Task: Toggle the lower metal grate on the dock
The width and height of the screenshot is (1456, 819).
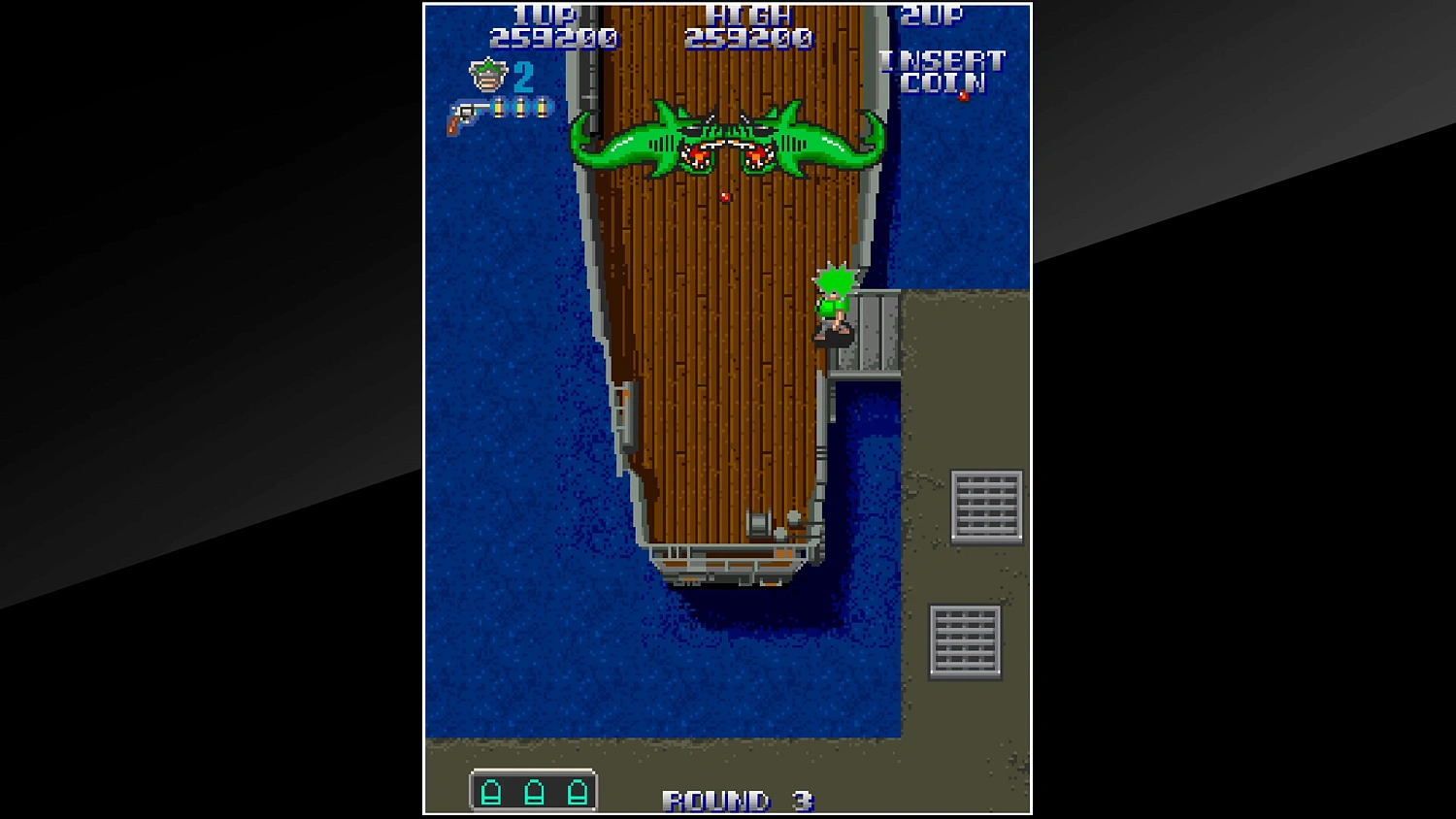Action: (963, 640)
